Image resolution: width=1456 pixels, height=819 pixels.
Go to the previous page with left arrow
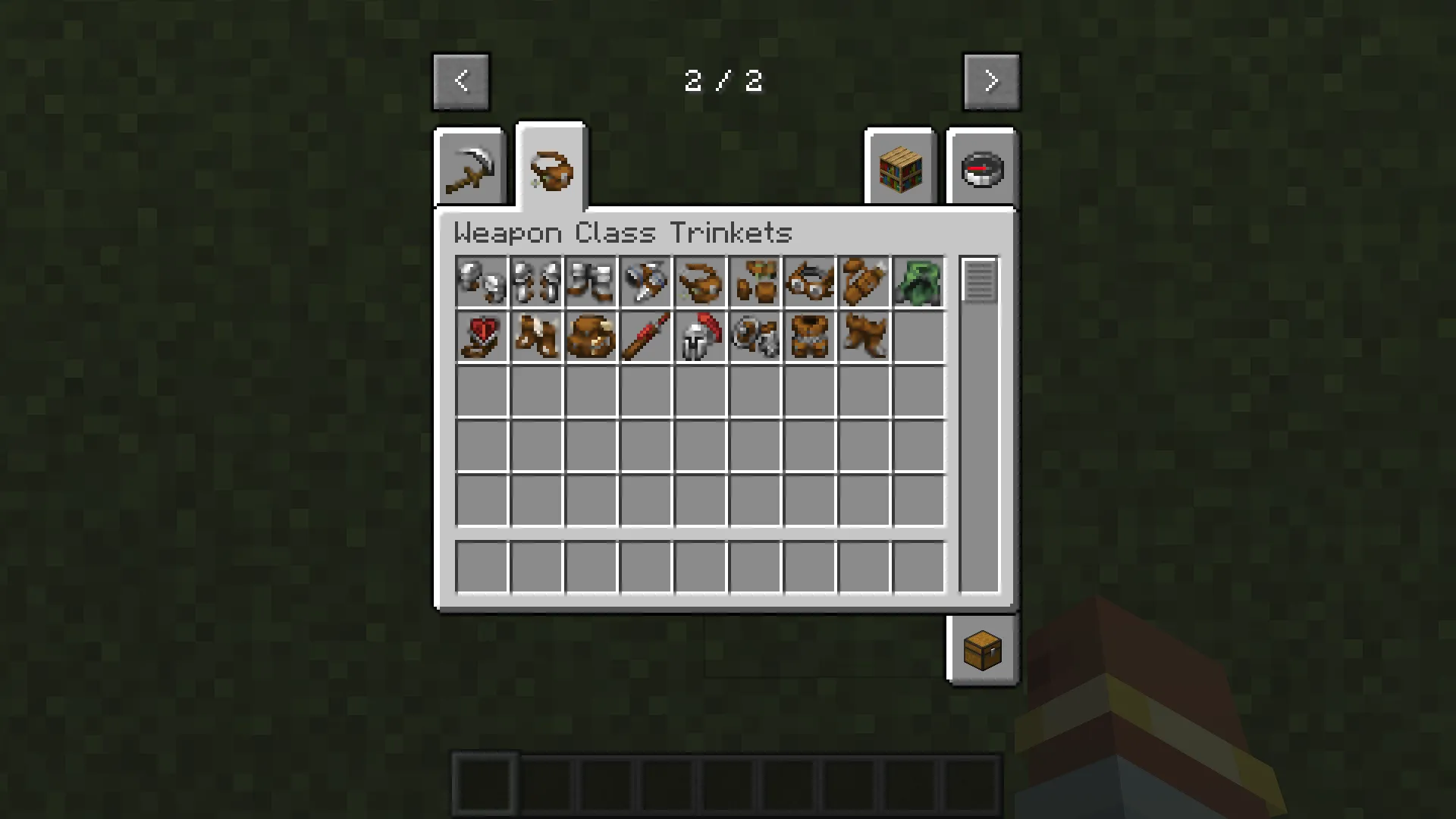[461, 80]
